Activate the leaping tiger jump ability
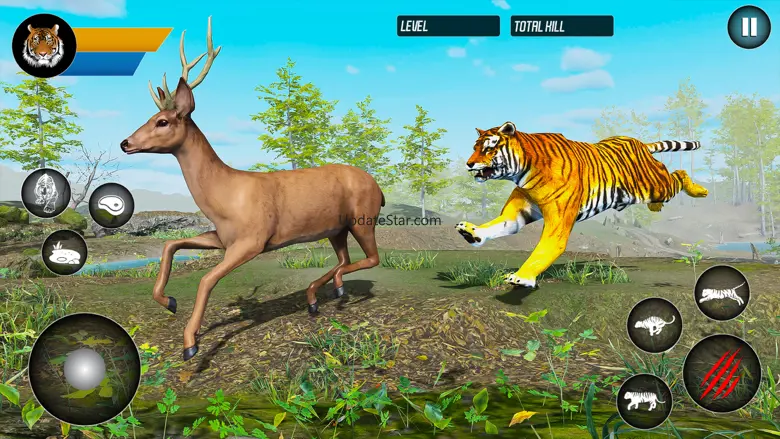This screenshot has width=780, height=439. pos(721,293)
